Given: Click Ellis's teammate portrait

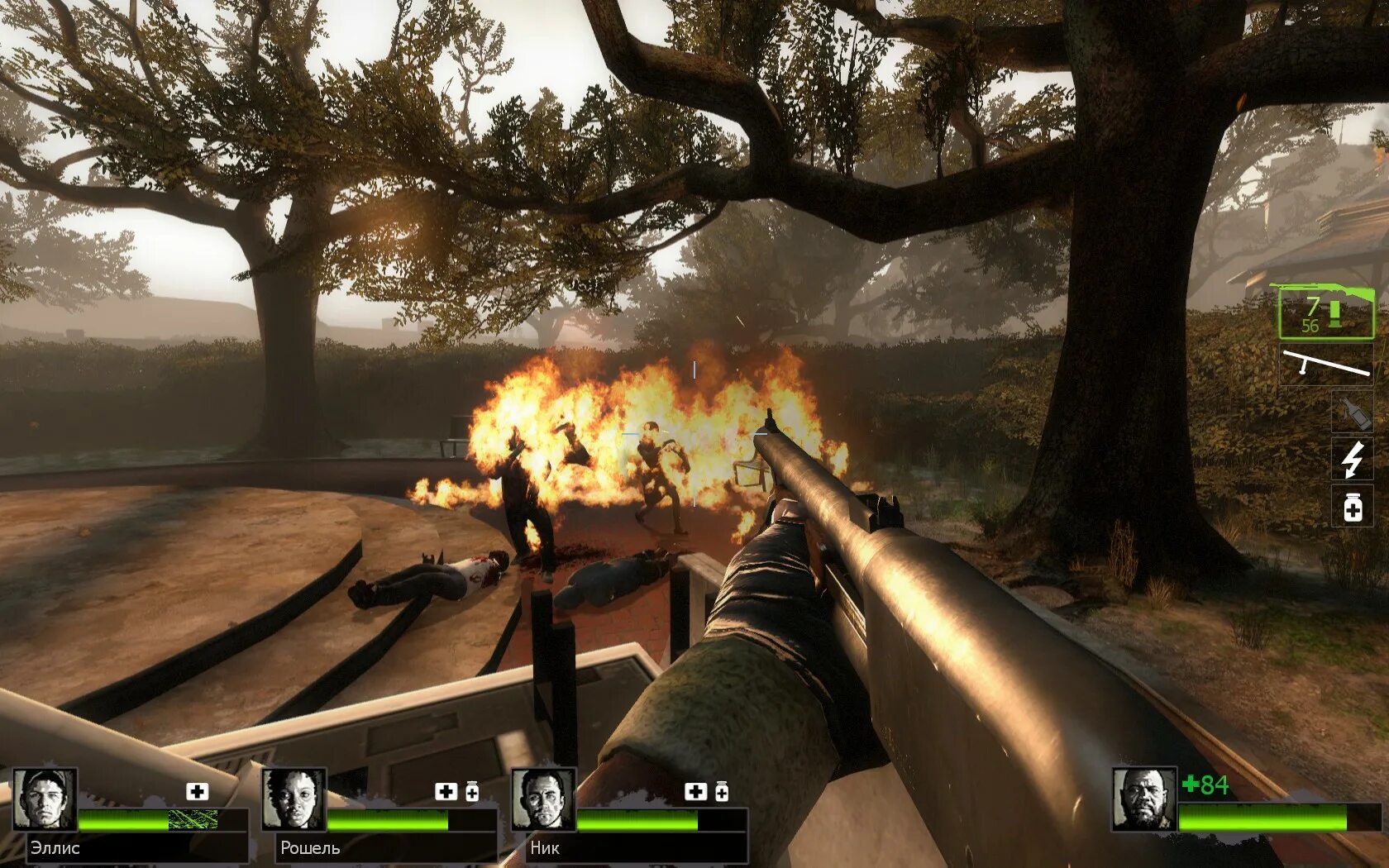Looking at the screenshot, I should [45, 799].
